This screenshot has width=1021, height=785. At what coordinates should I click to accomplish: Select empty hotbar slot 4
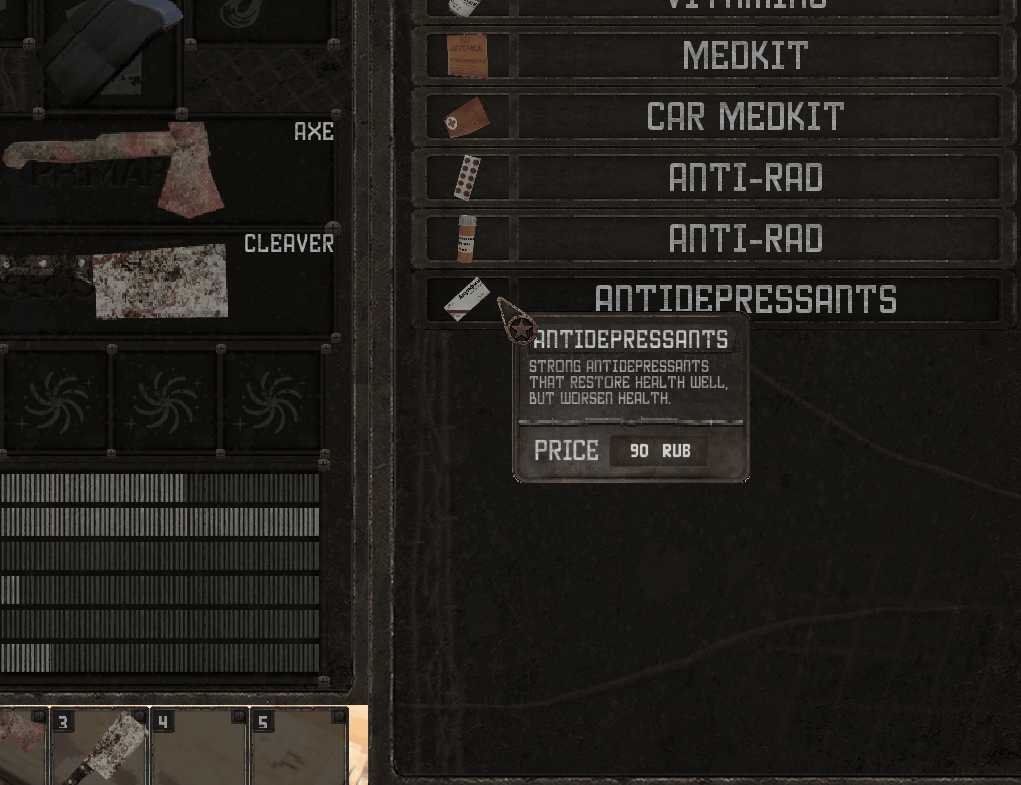click(x=199, y=746)
